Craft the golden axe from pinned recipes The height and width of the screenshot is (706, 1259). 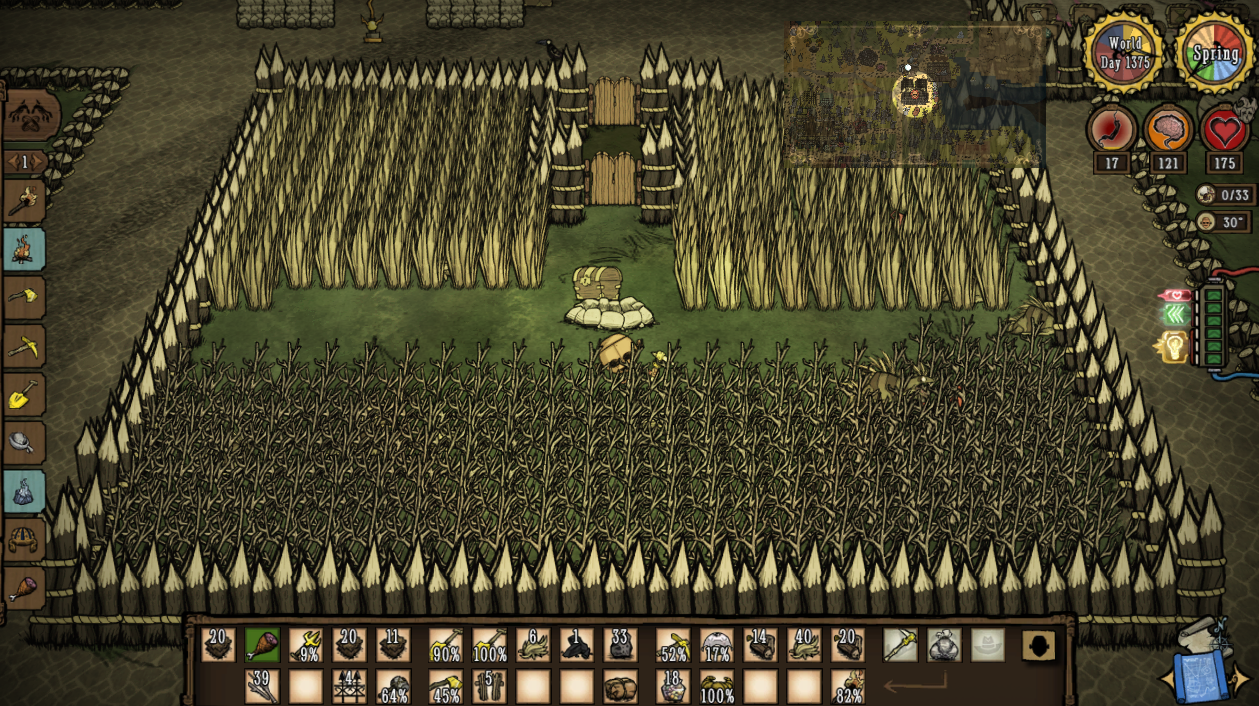point(24,297)
